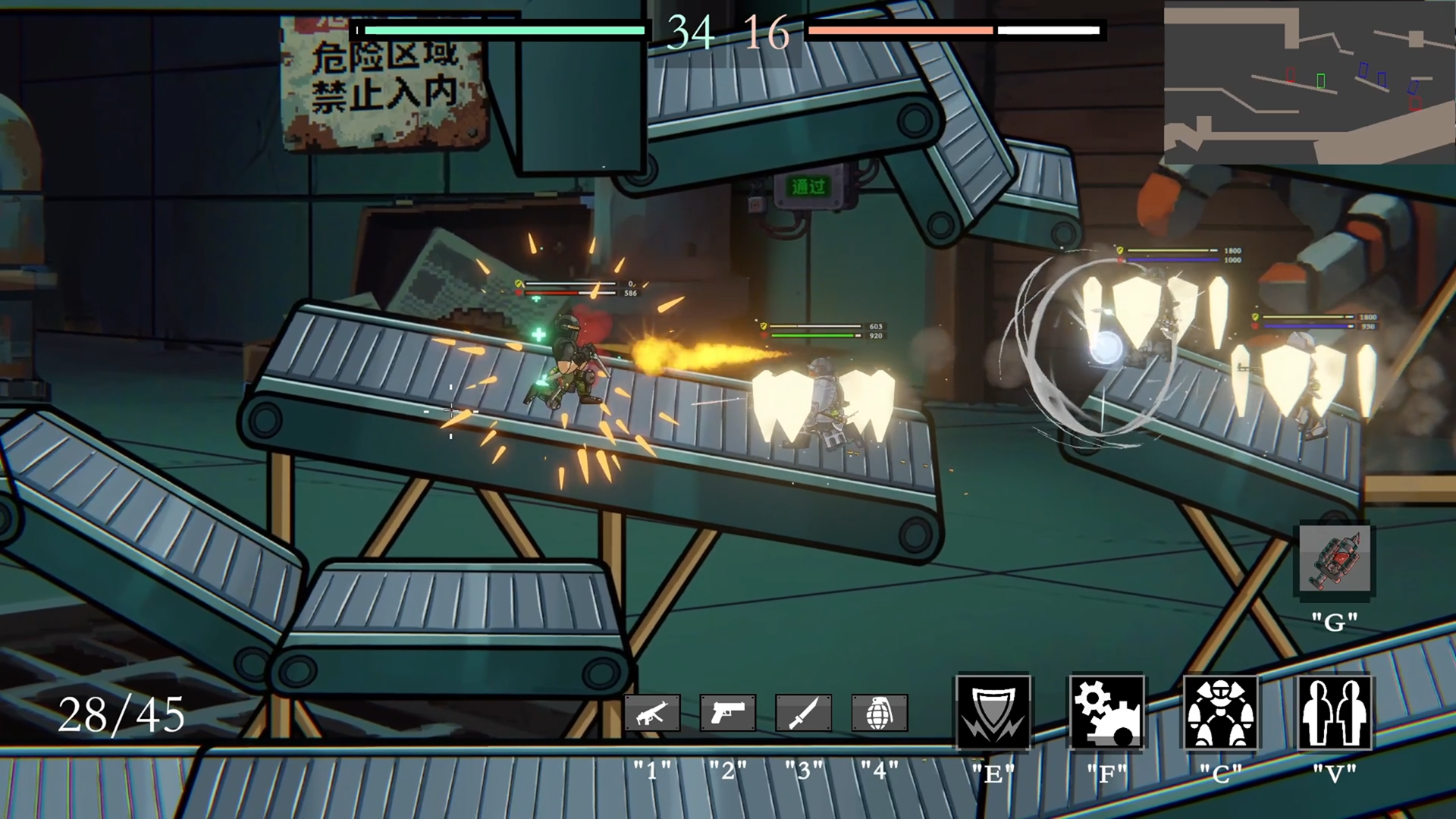Open the minimap
Screen dimensions: 1456x819
pyautogui.click(x=1309, y=82)
